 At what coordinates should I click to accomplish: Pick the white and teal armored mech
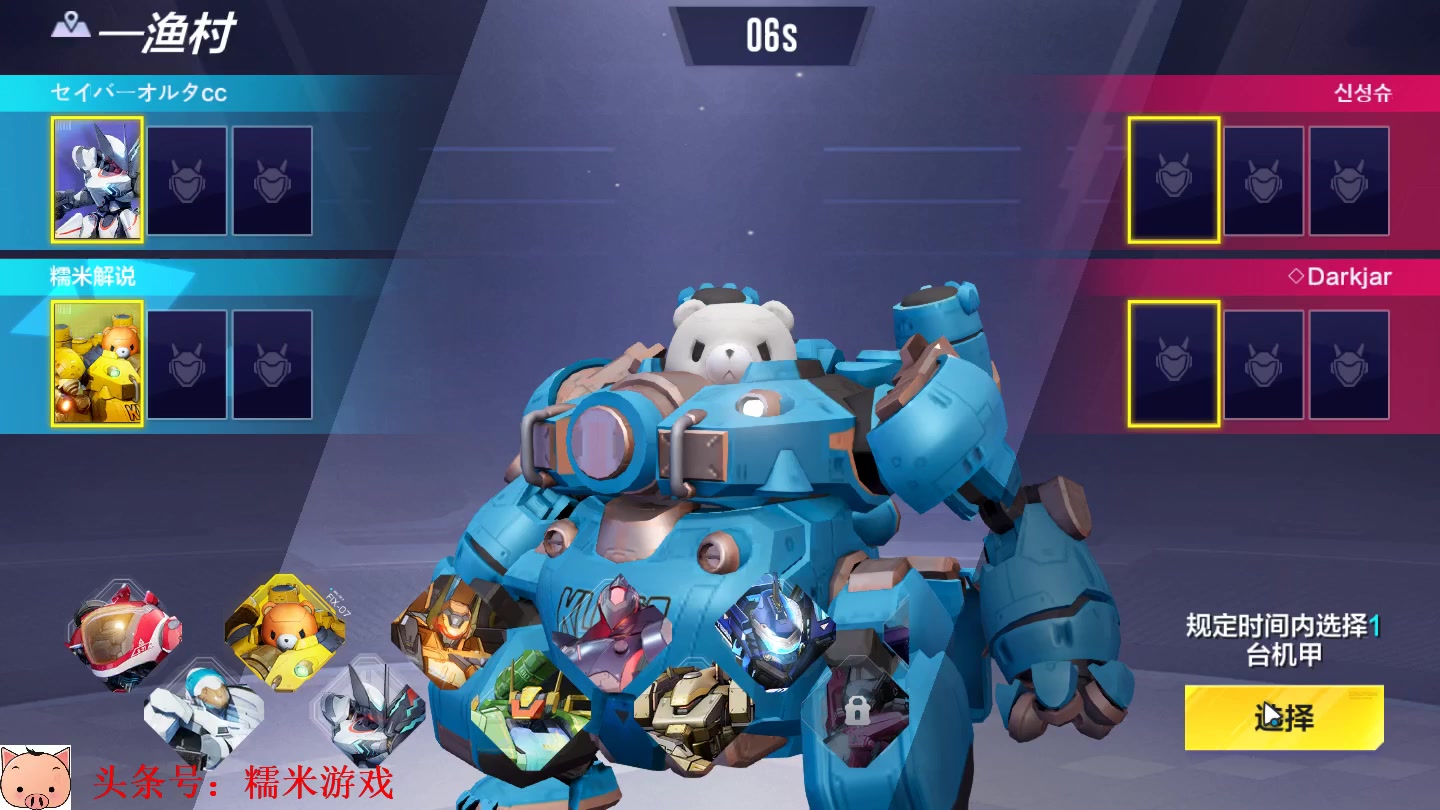(x=203, y=712)
